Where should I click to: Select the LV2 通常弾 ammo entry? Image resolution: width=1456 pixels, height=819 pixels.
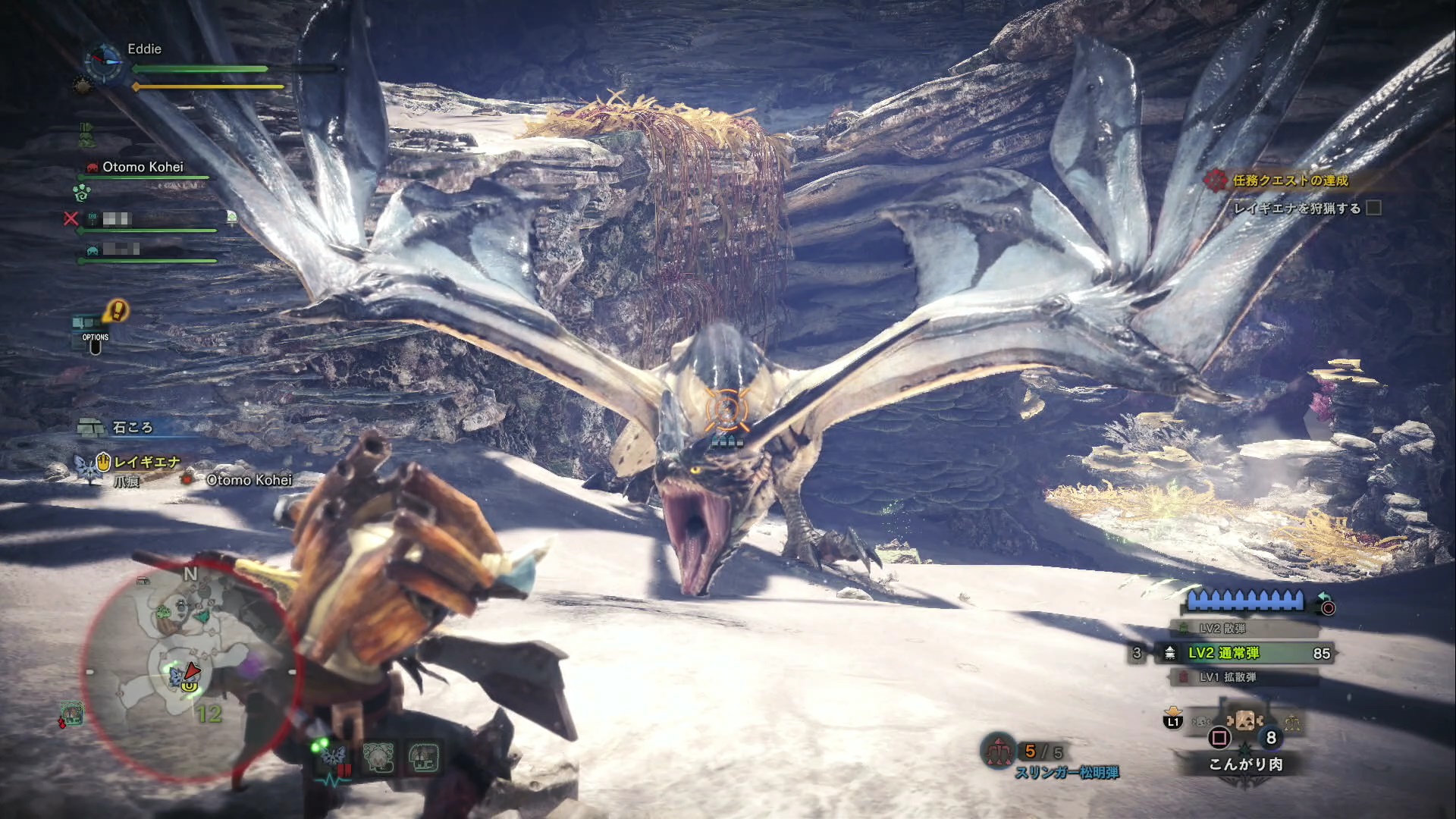1242,653
